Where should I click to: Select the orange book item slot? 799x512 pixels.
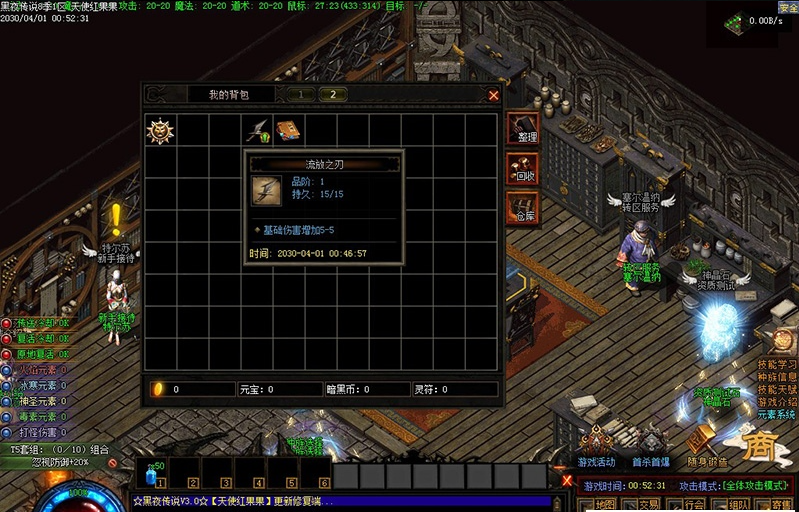289,131
